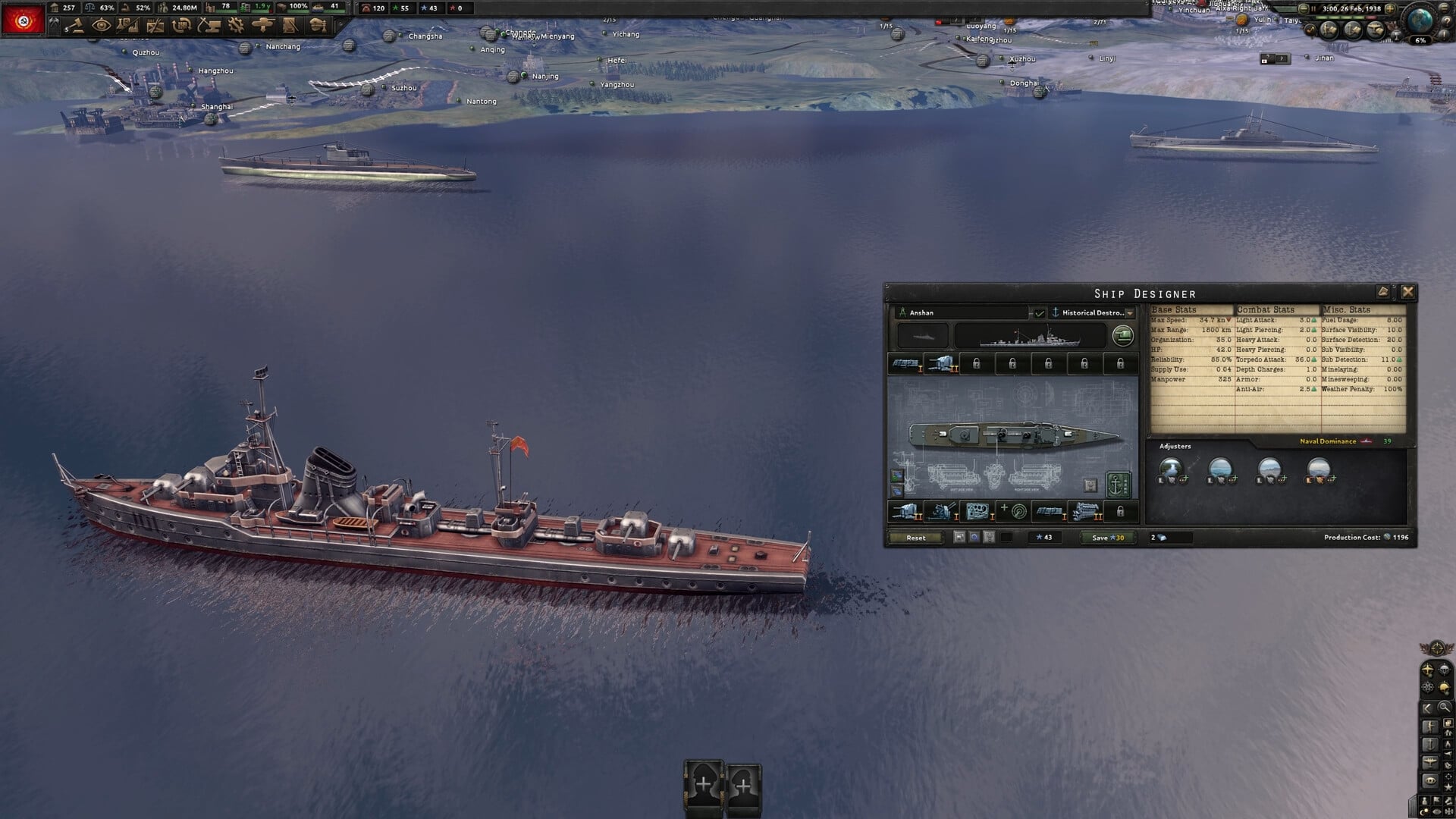Toggle the checkmark beside the Anshan ship name
Viewport: 1456px width, 819px height.
pos(1040,314)
